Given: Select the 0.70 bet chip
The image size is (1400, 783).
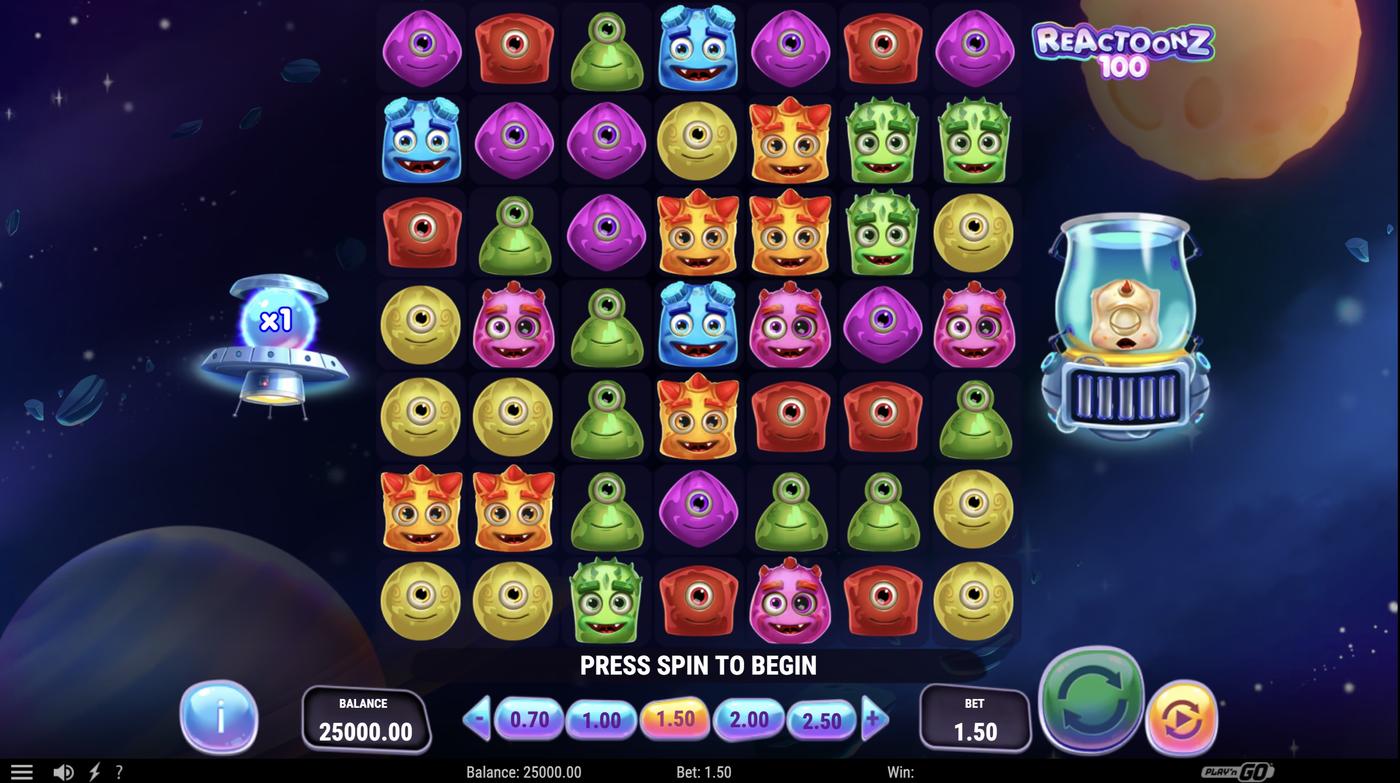Looking at the screenshot, I should click(528, 718).
